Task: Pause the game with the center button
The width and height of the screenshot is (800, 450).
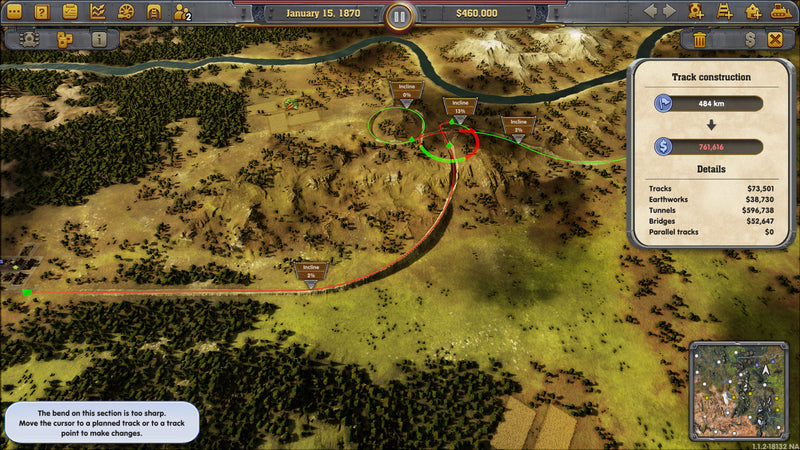Action: (x=399, y=16)
